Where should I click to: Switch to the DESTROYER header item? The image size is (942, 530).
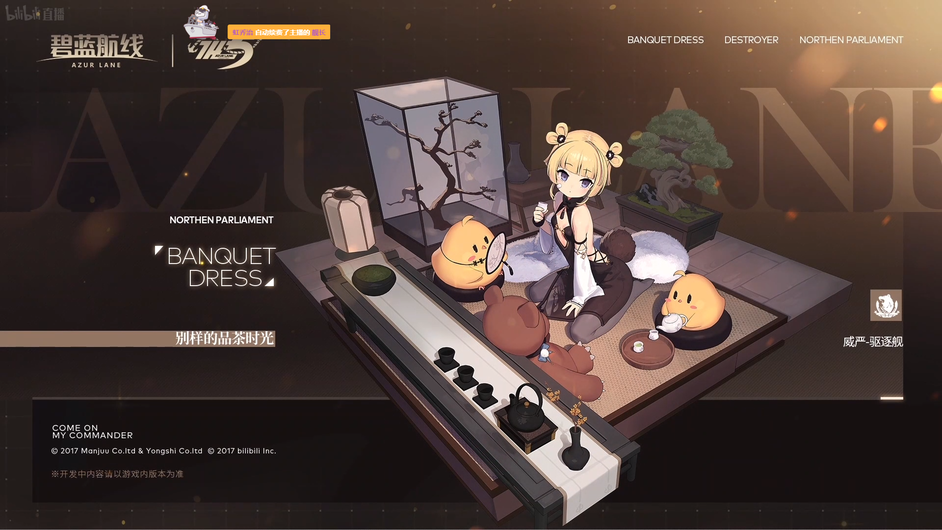coord(751,40)
